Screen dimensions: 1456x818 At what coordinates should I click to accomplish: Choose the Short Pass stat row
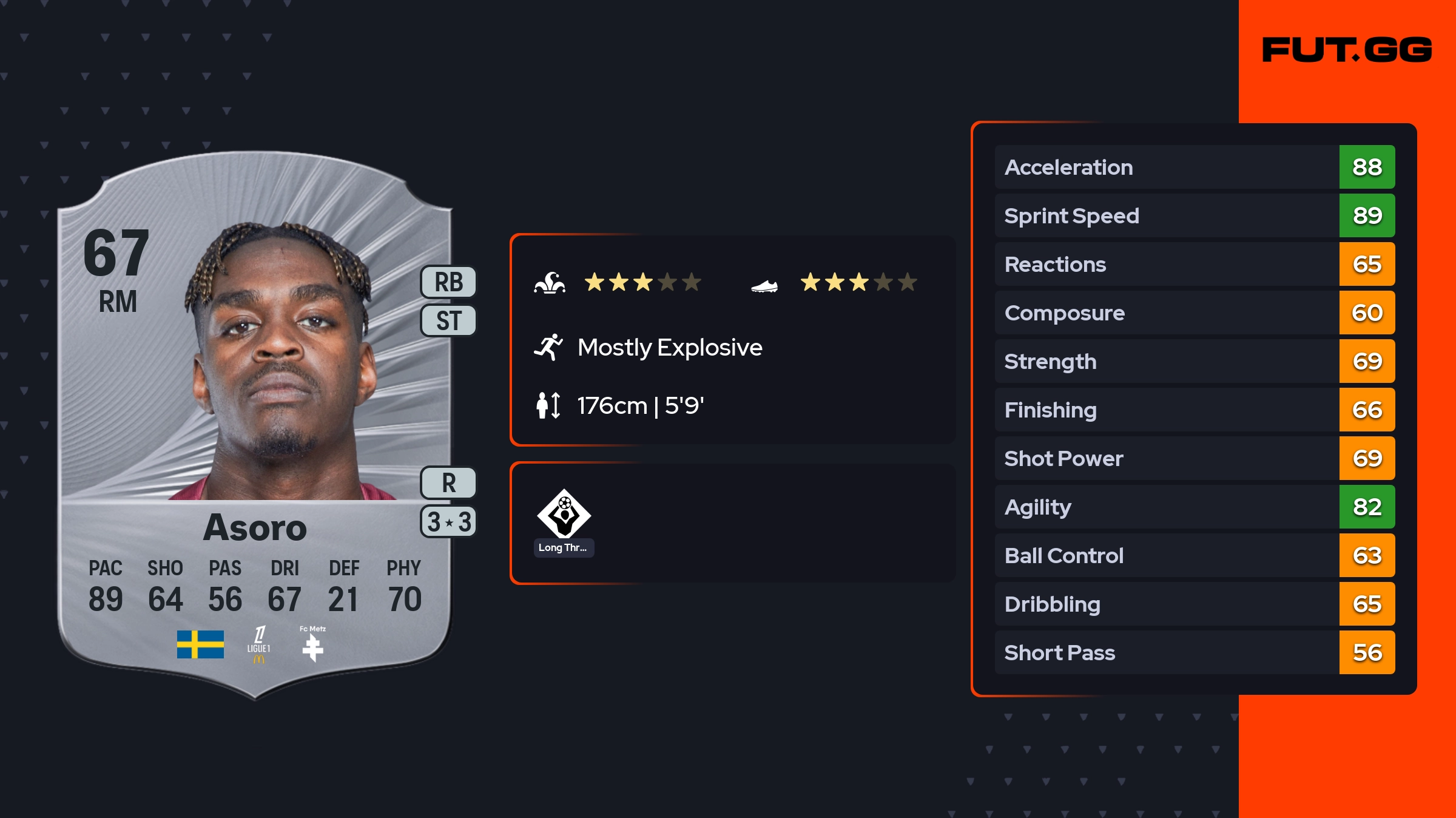1194,652
